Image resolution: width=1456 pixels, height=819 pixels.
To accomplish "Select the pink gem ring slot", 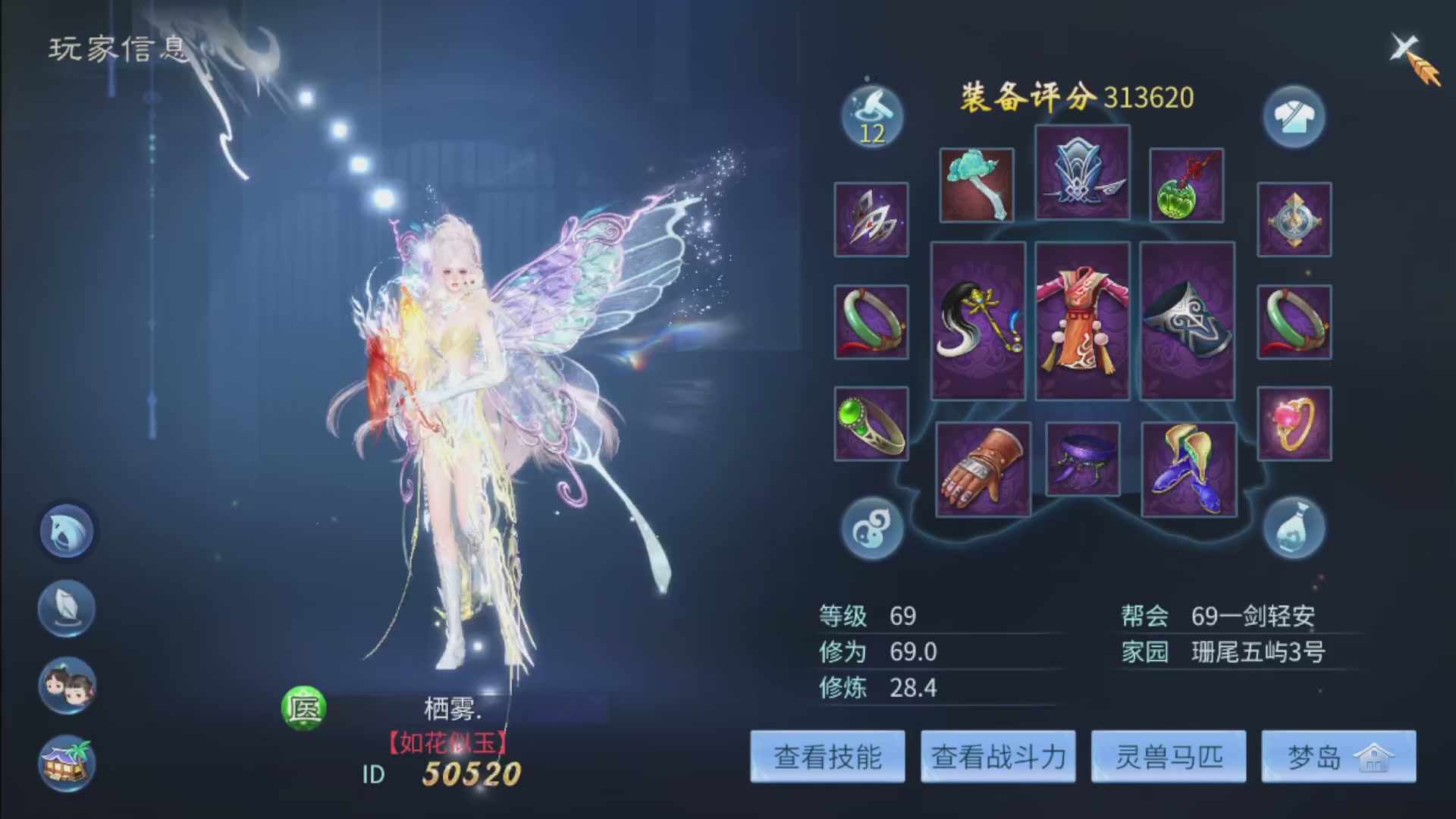I will tap(1294, 423).
